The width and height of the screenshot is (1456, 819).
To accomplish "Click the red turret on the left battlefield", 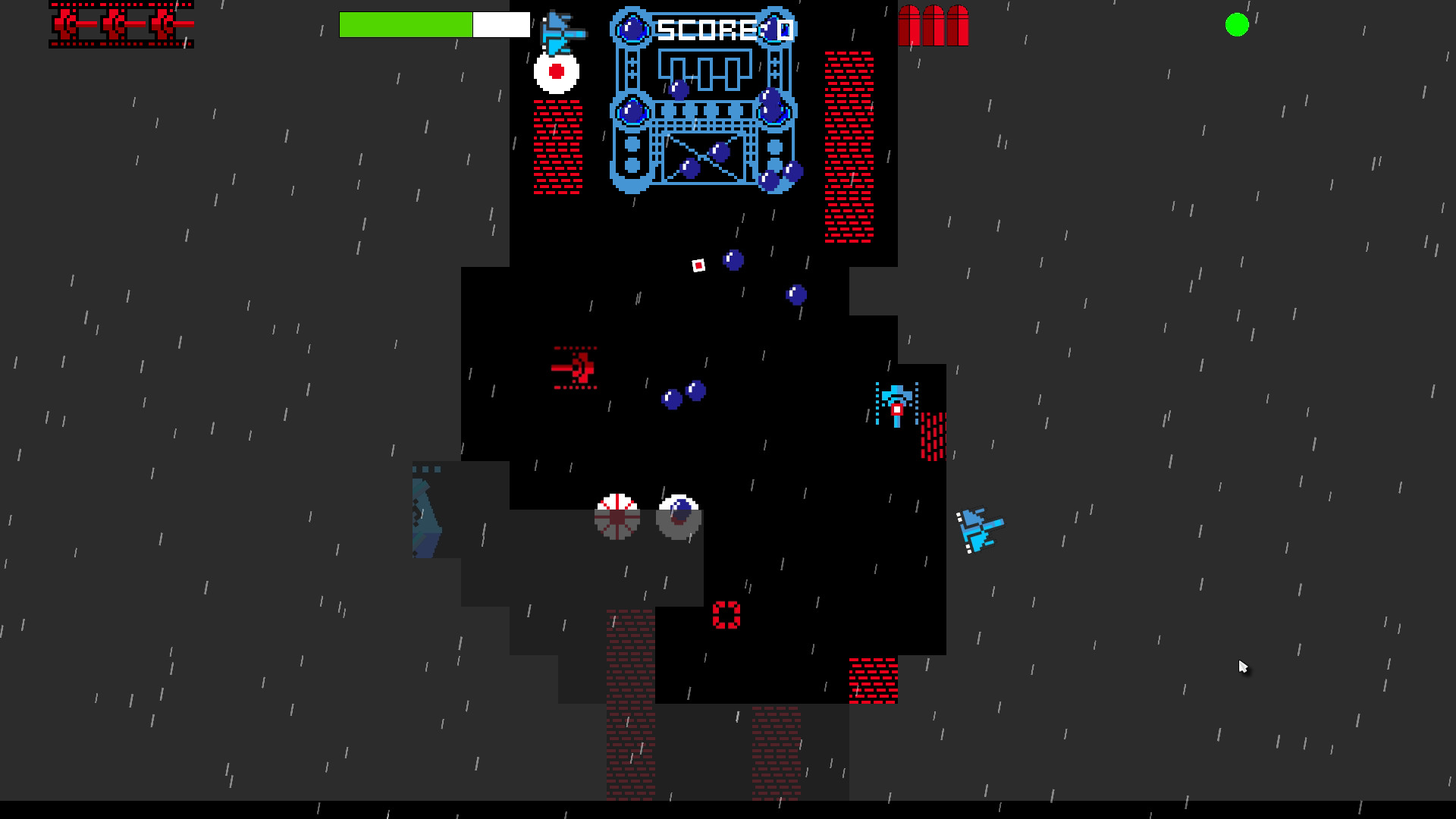I will point(576,367).
